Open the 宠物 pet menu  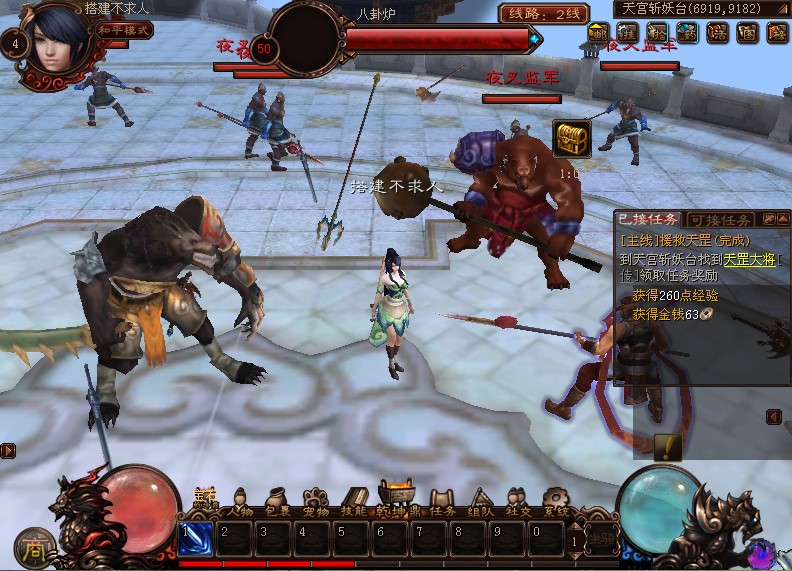point(316,502)
